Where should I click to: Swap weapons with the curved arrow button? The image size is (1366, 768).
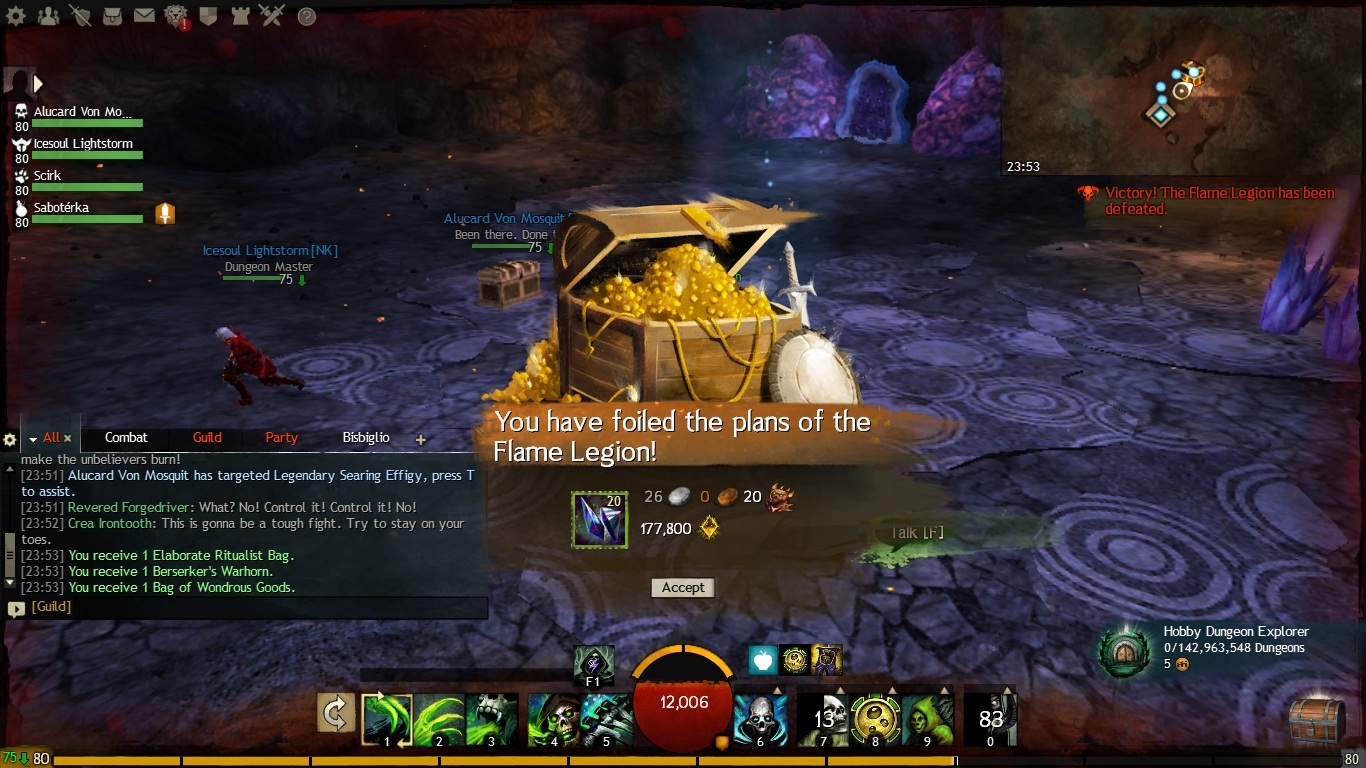[336, 713]
